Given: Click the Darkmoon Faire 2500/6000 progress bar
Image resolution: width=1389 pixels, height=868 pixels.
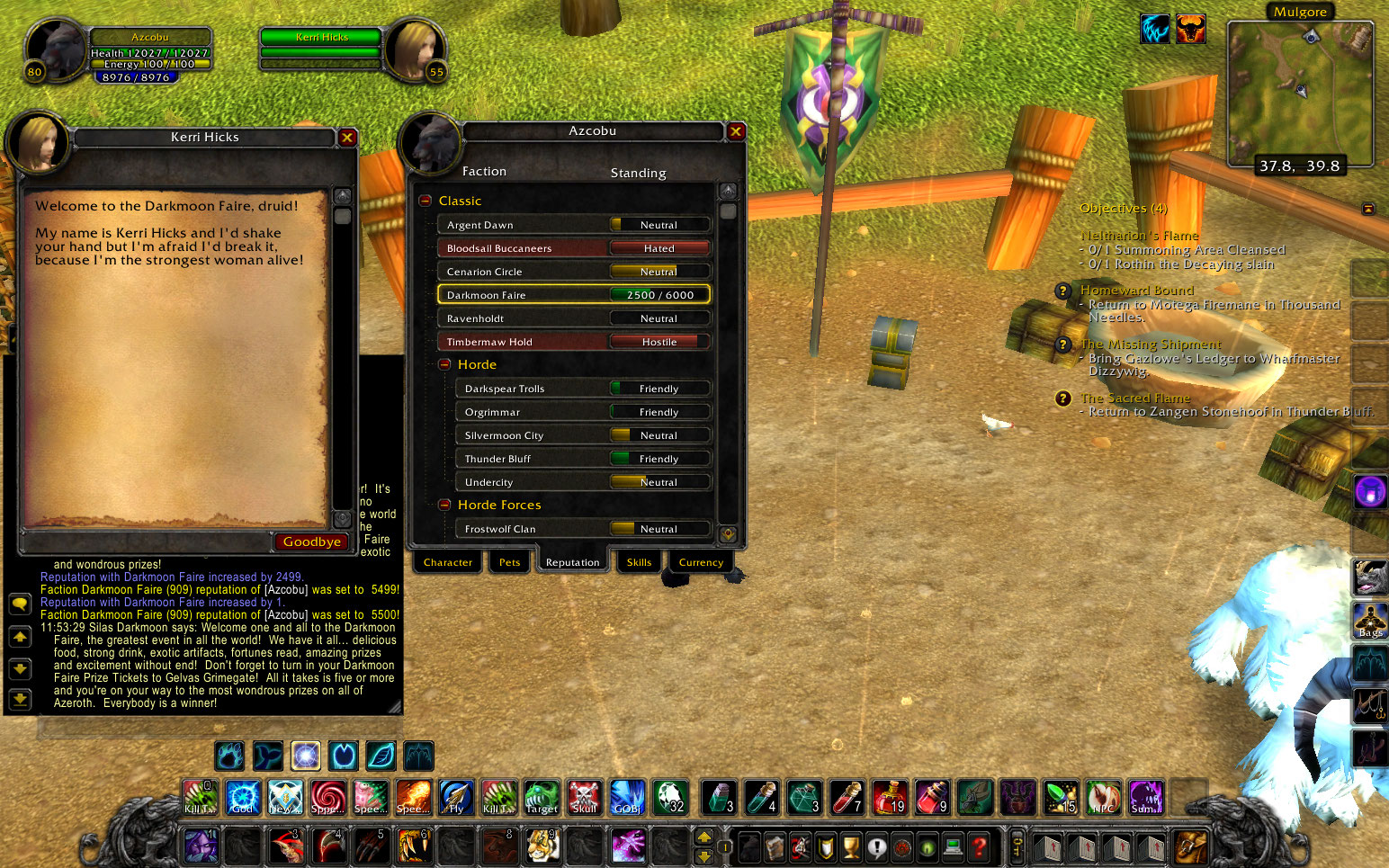Looking at the screenshot, I should 659,294.
